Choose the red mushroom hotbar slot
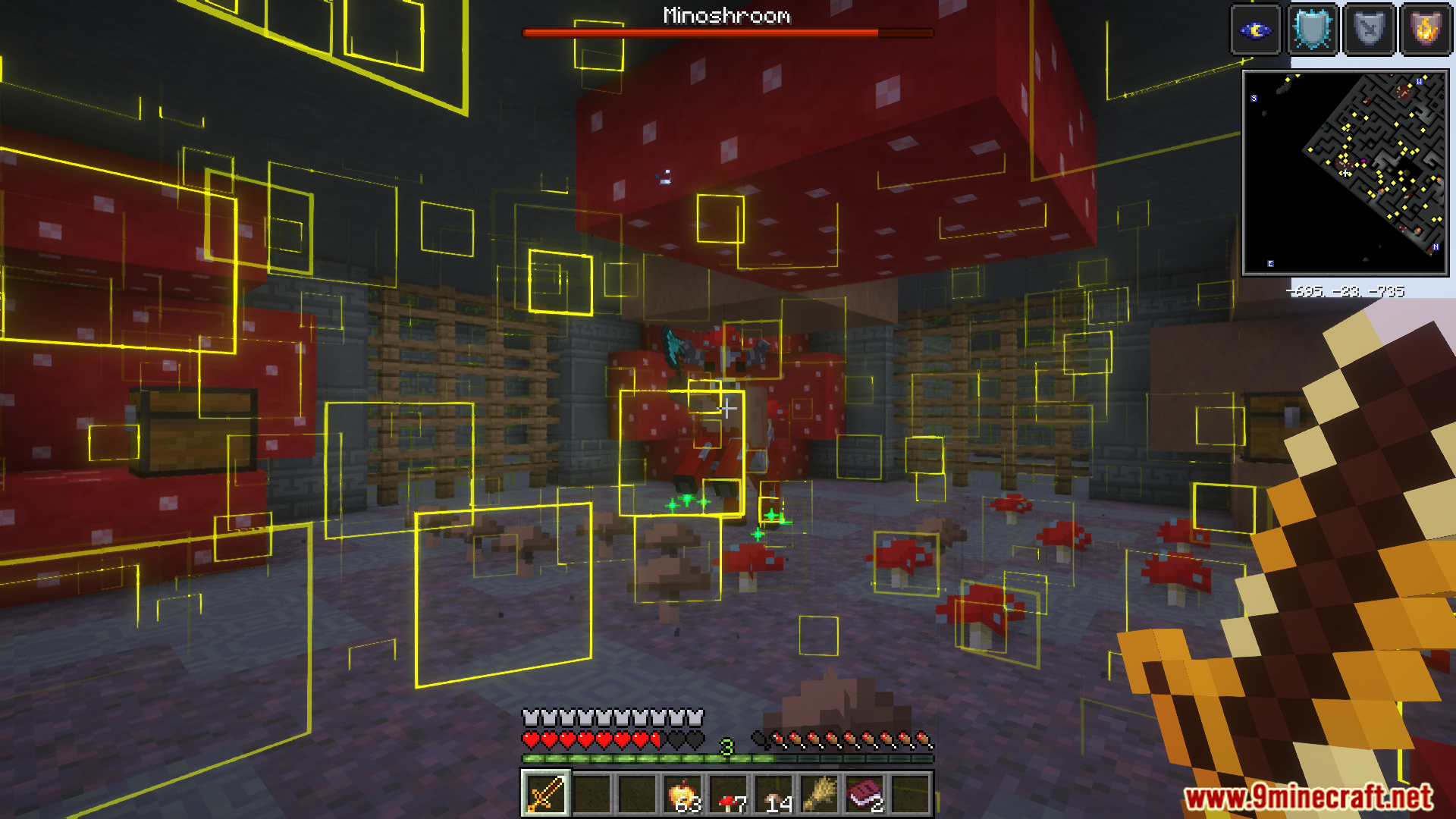The image size is (1456, 819). point(729,794)
